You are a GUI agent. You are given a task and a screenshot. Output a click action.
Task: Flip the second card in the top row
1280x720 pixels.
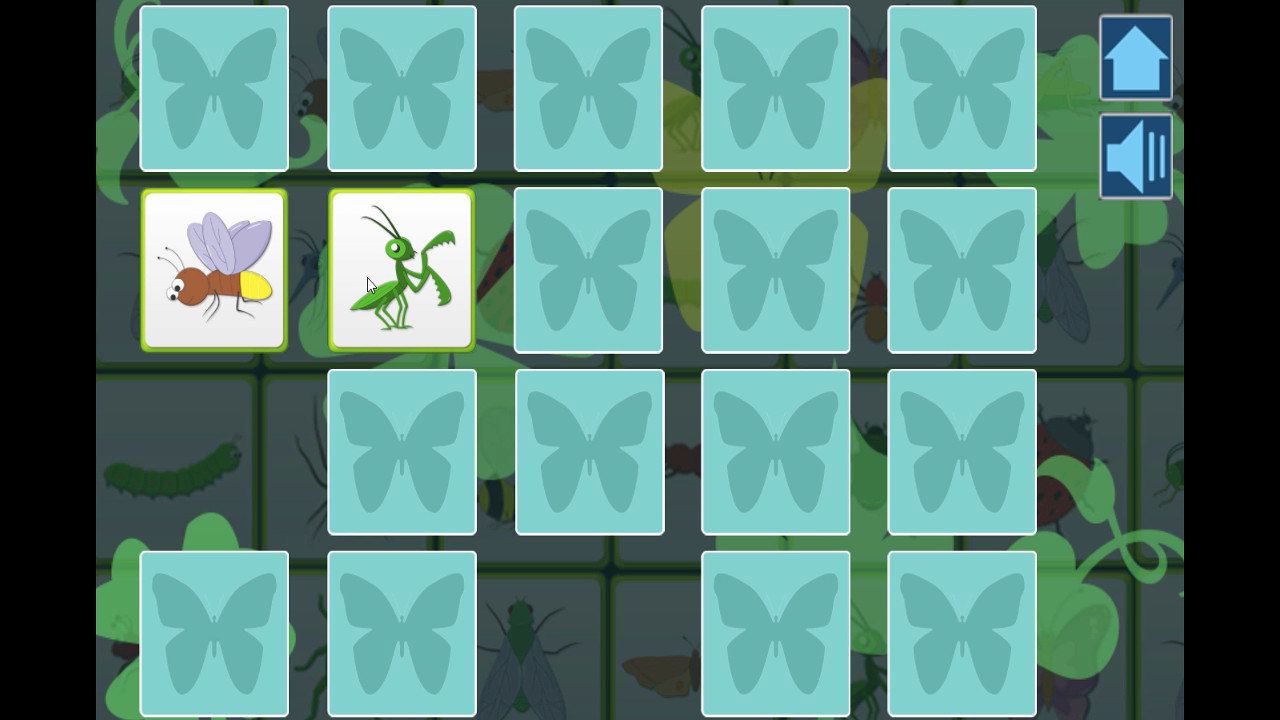[x=401, y=87]
